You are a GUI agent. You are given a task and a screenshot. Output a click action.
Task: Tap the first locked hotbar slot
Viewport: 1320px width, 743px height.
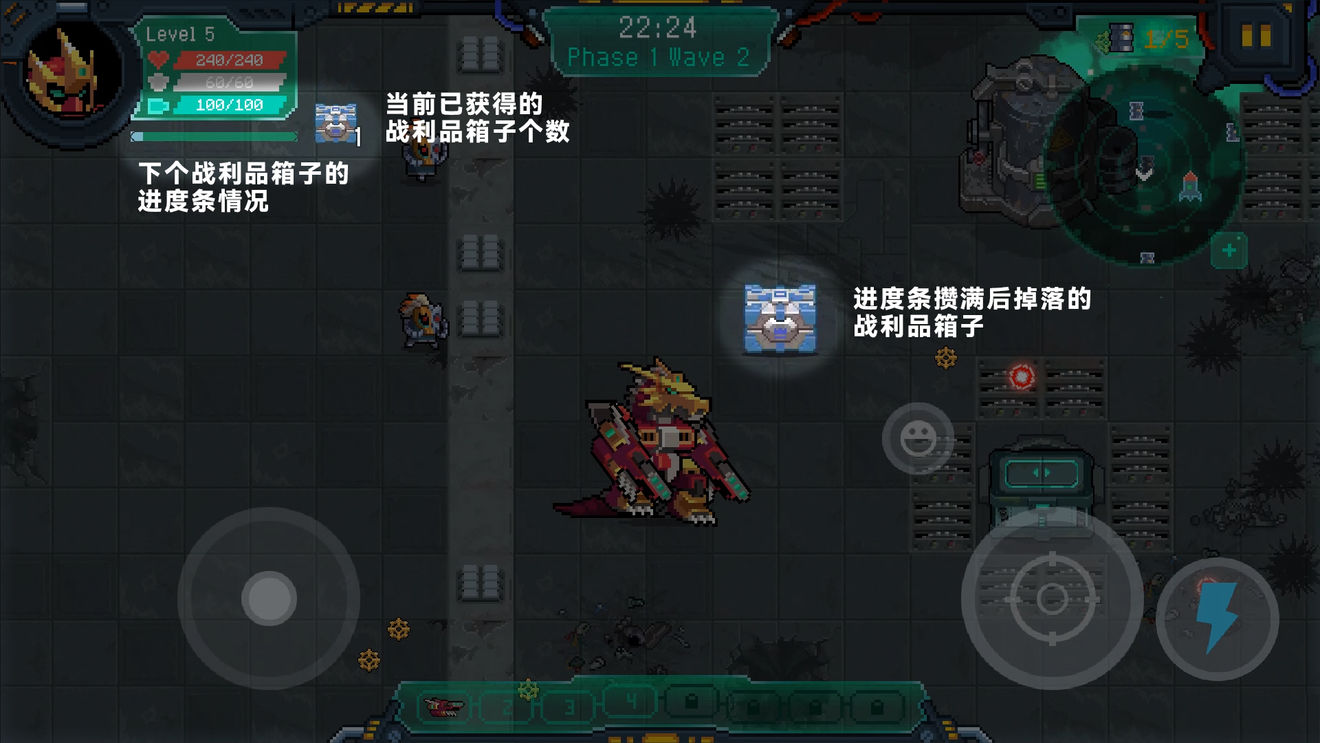692,704
